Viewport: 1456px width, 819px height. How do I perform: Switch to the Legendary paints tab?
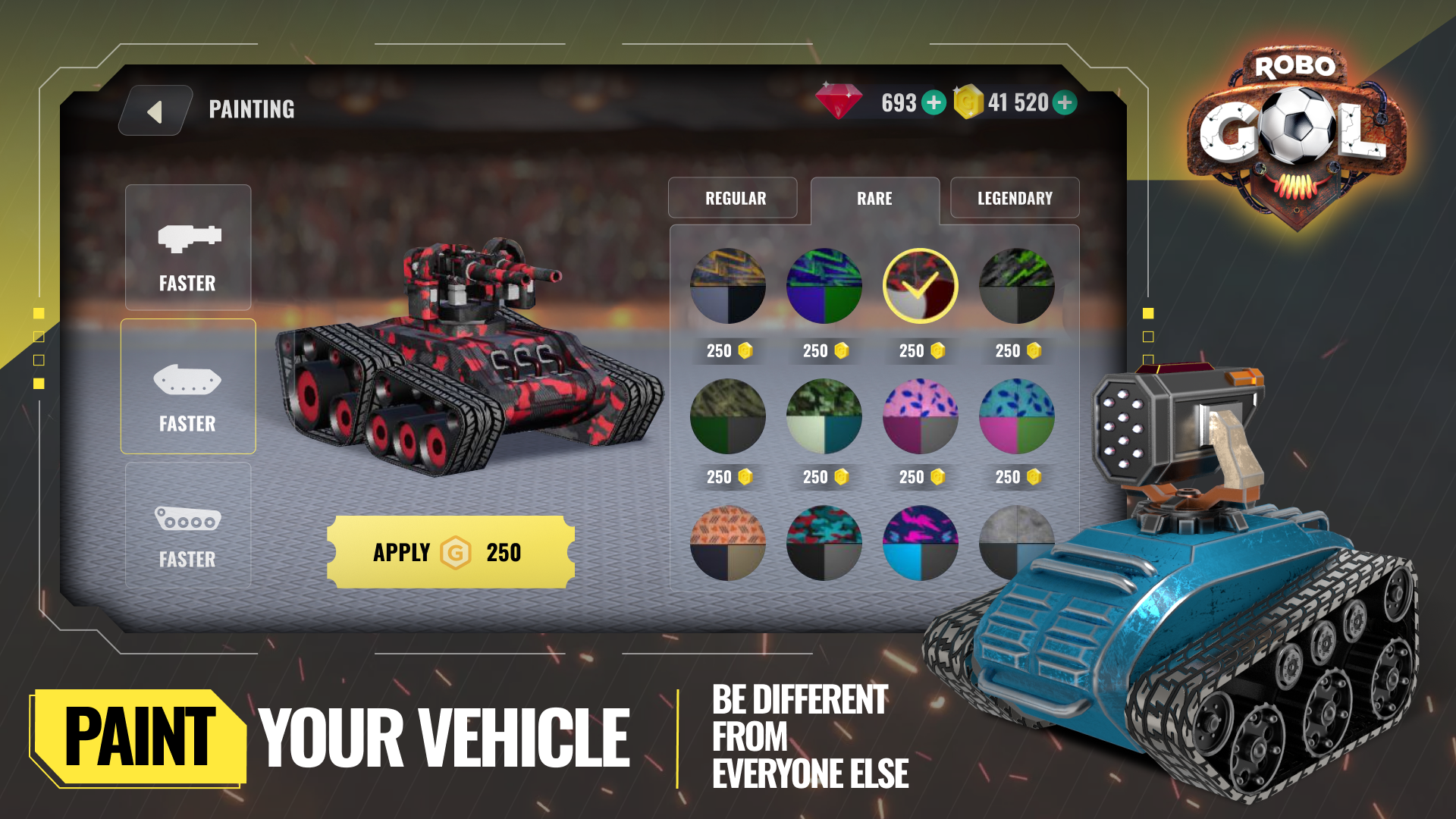point(1015,198)
